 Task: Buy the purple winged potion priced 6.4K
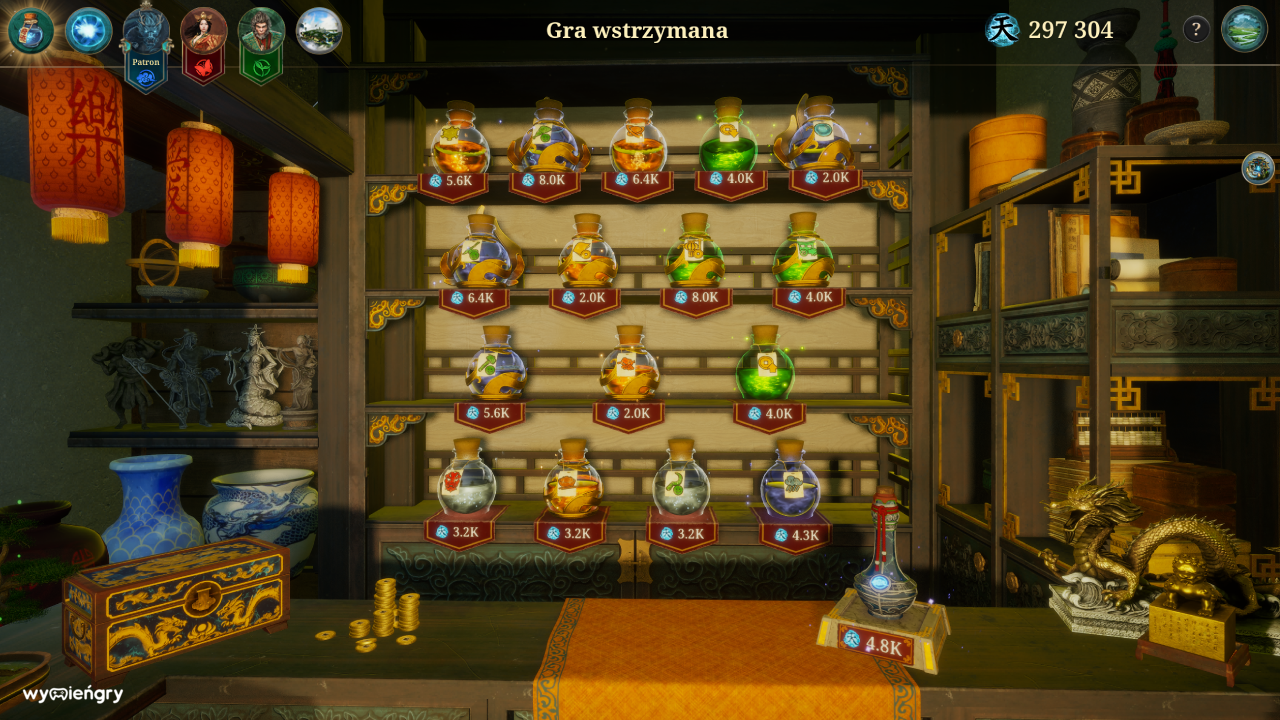coord(481,256)
